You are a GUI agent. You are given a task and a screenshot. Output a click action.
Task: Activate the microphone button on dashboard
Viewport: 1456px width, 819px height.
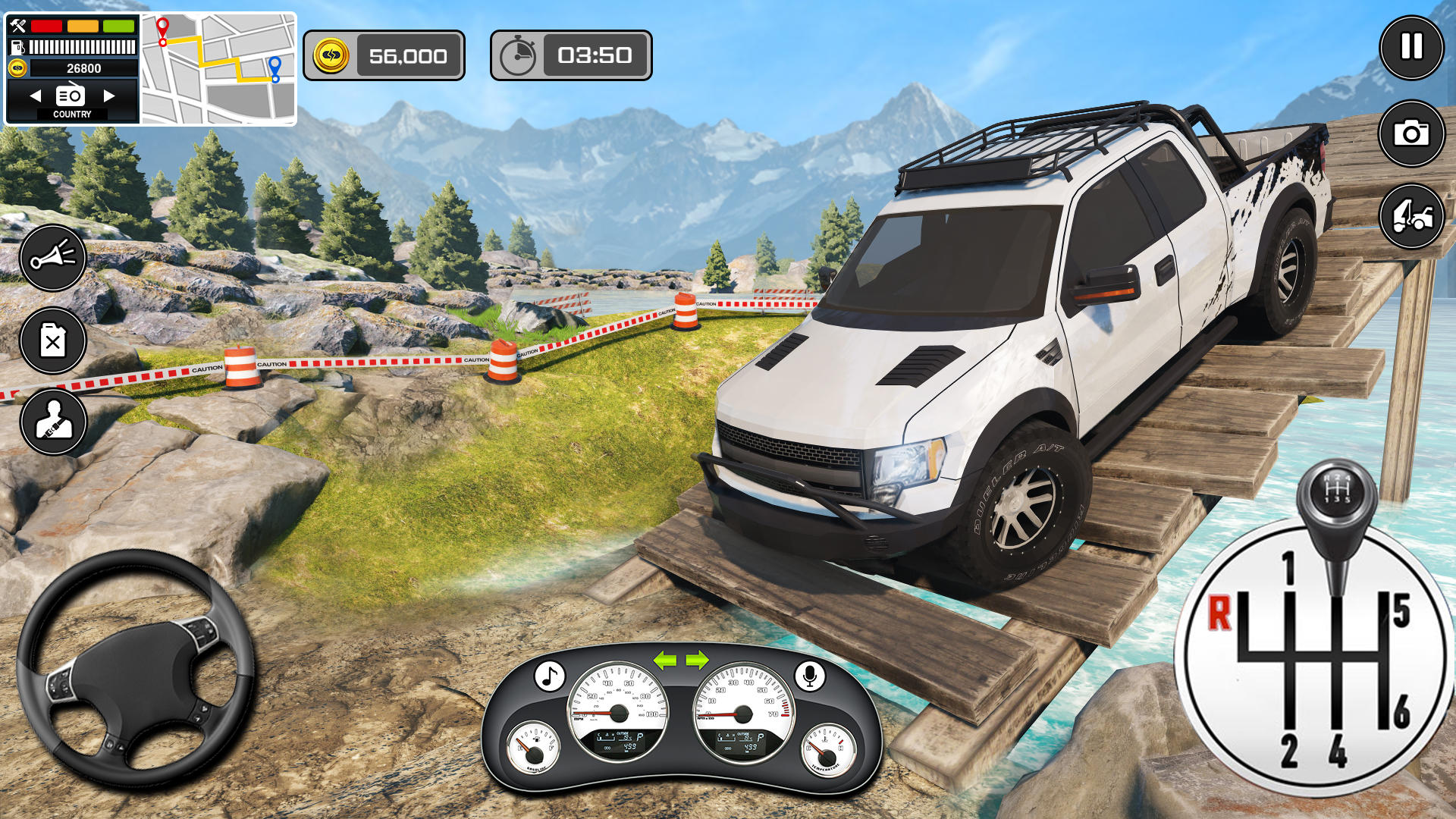pos(809,676)
